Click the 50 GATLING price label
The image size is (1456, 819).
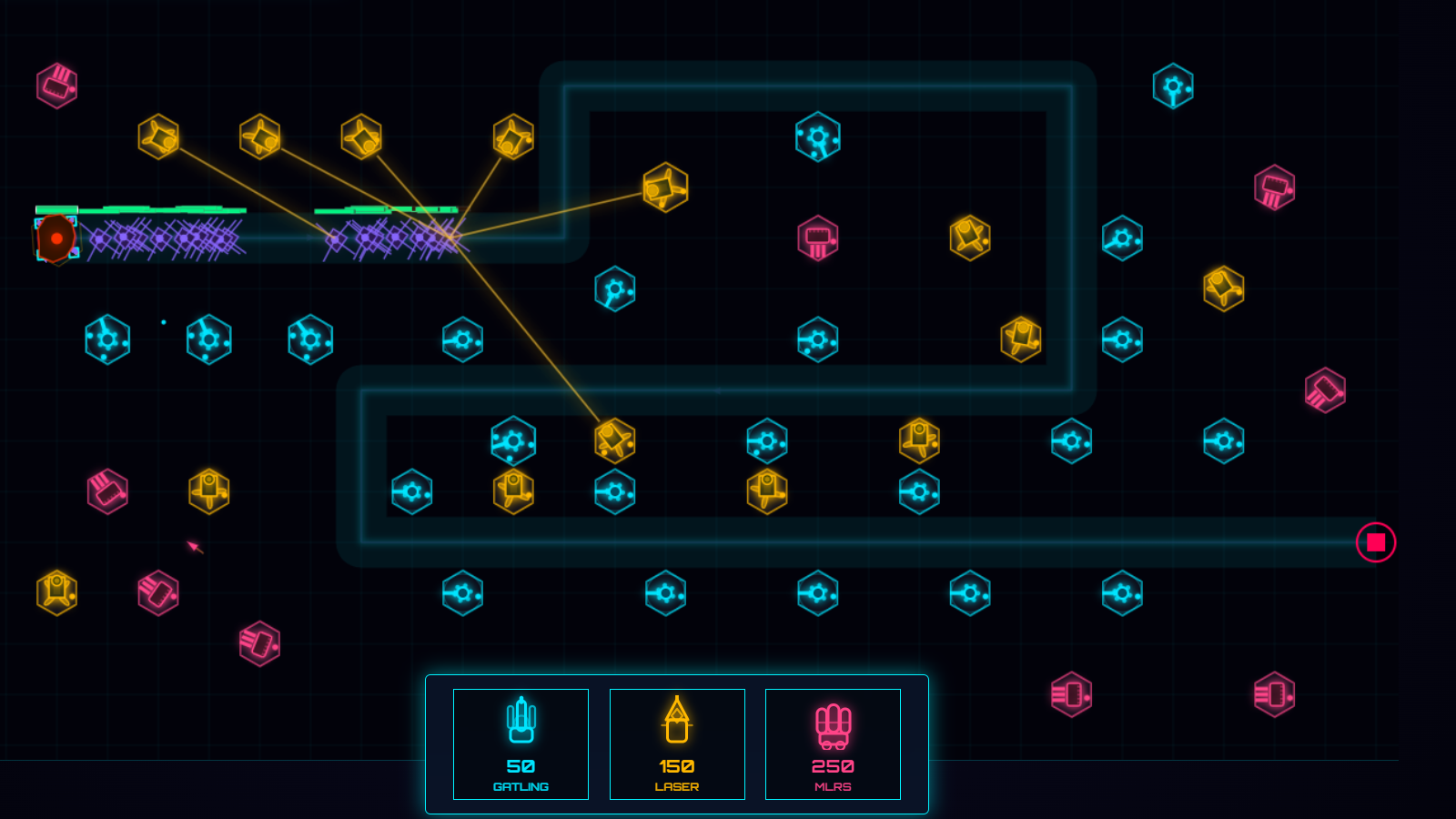(521, 769)
